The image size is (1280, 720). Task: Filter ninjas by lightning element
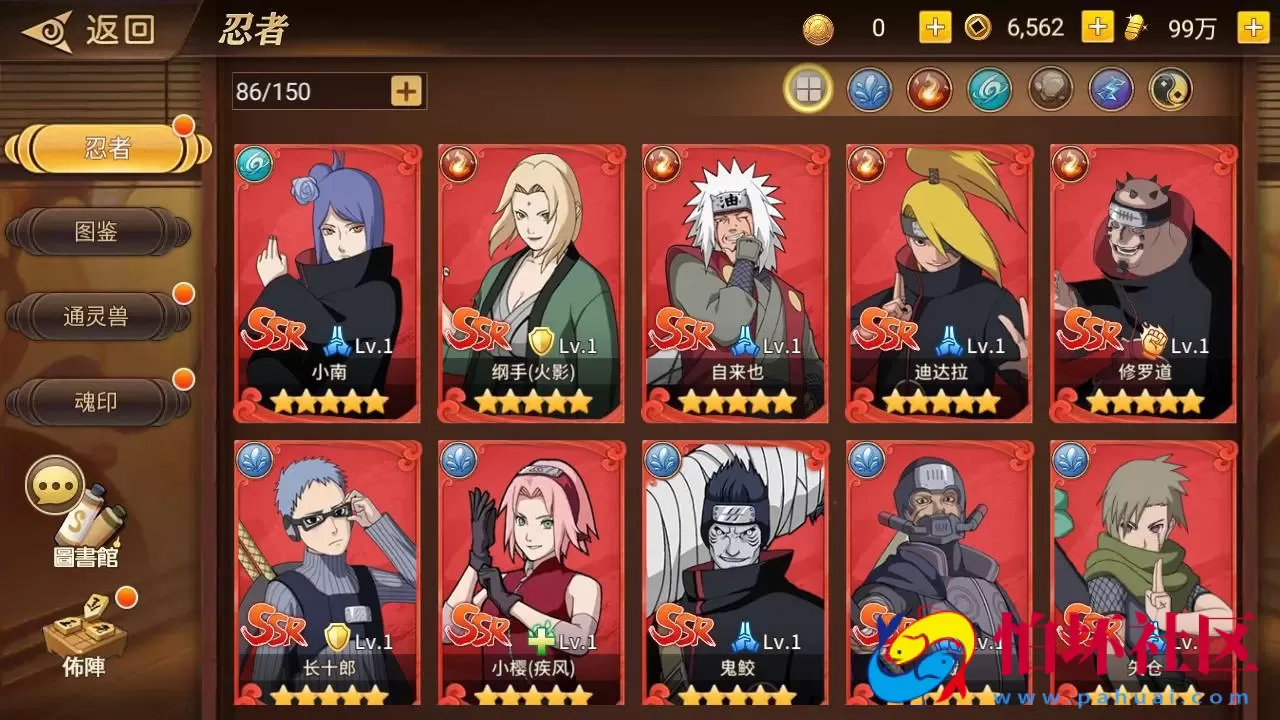click(1110, 90)
